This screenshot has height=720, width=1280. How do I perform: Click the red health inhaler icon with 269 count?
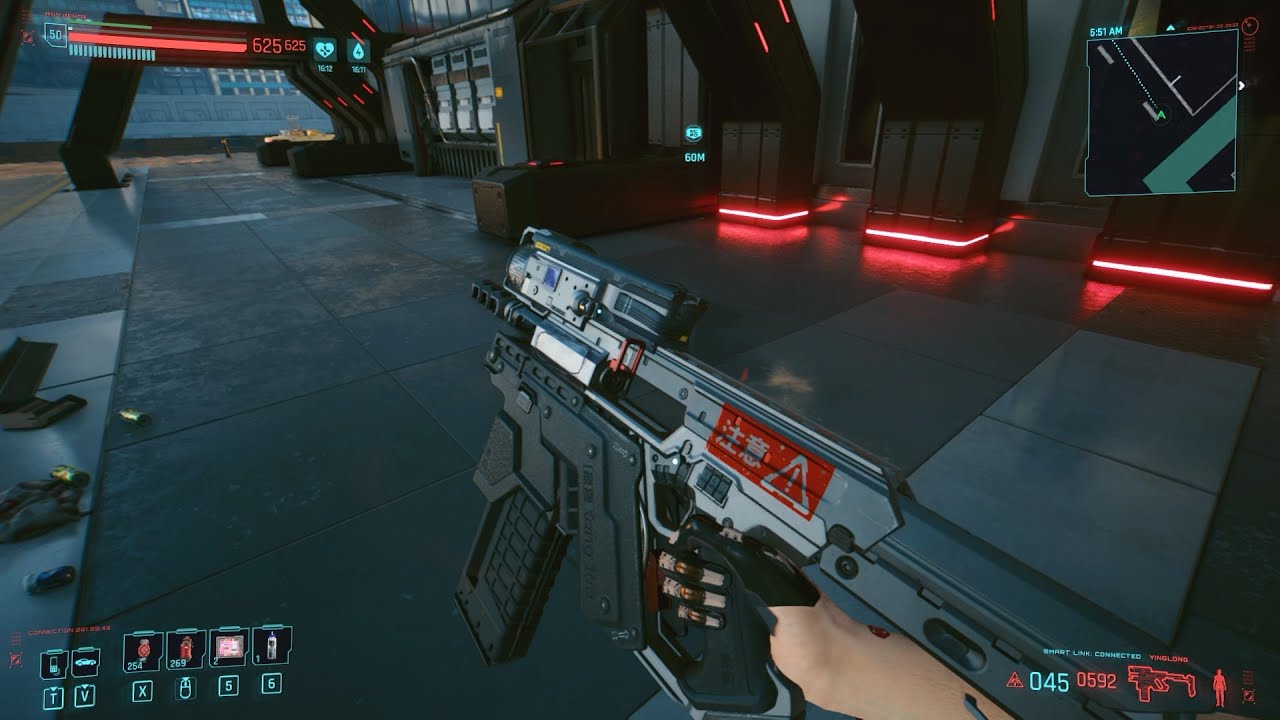pos(186,648)
